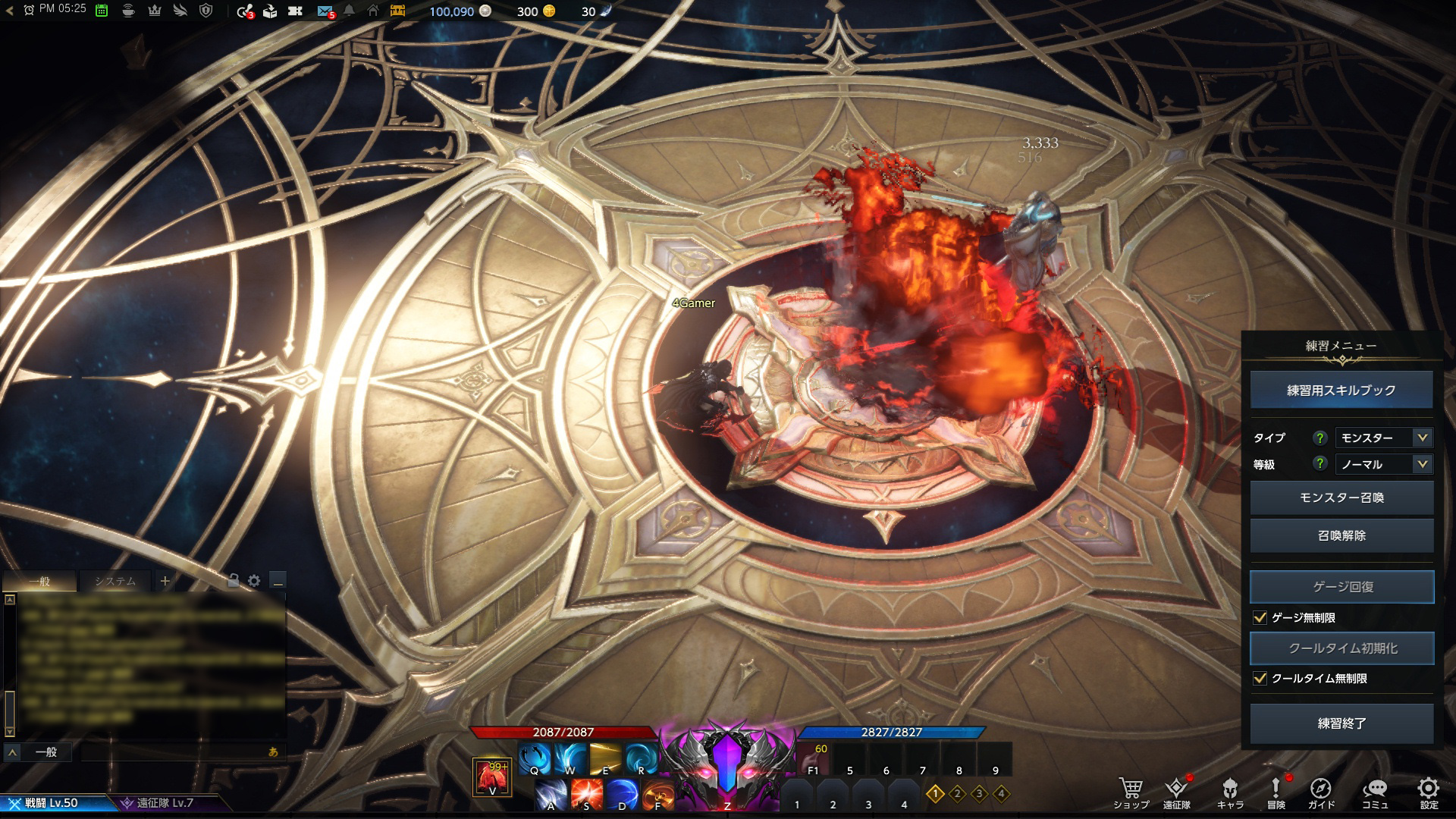The height and width of the screenshot is (819, 1456).
Task: Open the mail envelope icon in top bar
Action: click(325, 11)
